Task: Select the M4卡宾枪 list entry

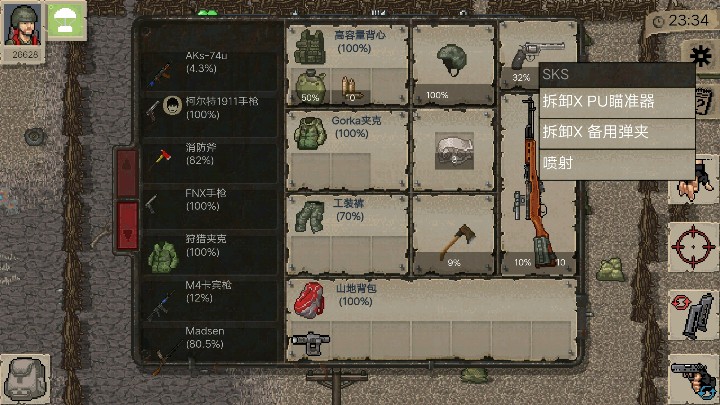Action: (x=210, y=291)
